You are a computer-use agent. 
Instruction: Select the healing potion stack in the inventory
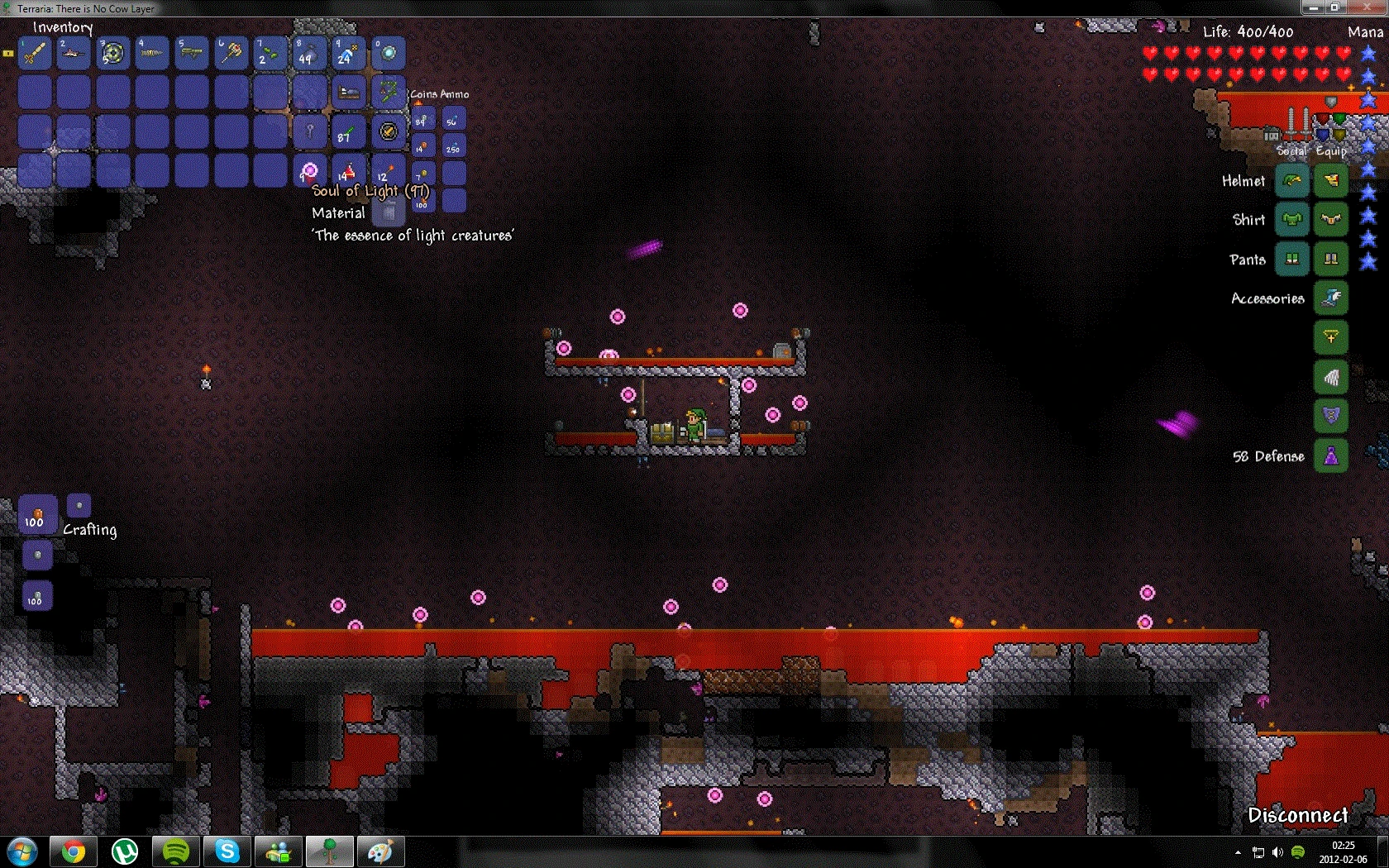[346, 170]
